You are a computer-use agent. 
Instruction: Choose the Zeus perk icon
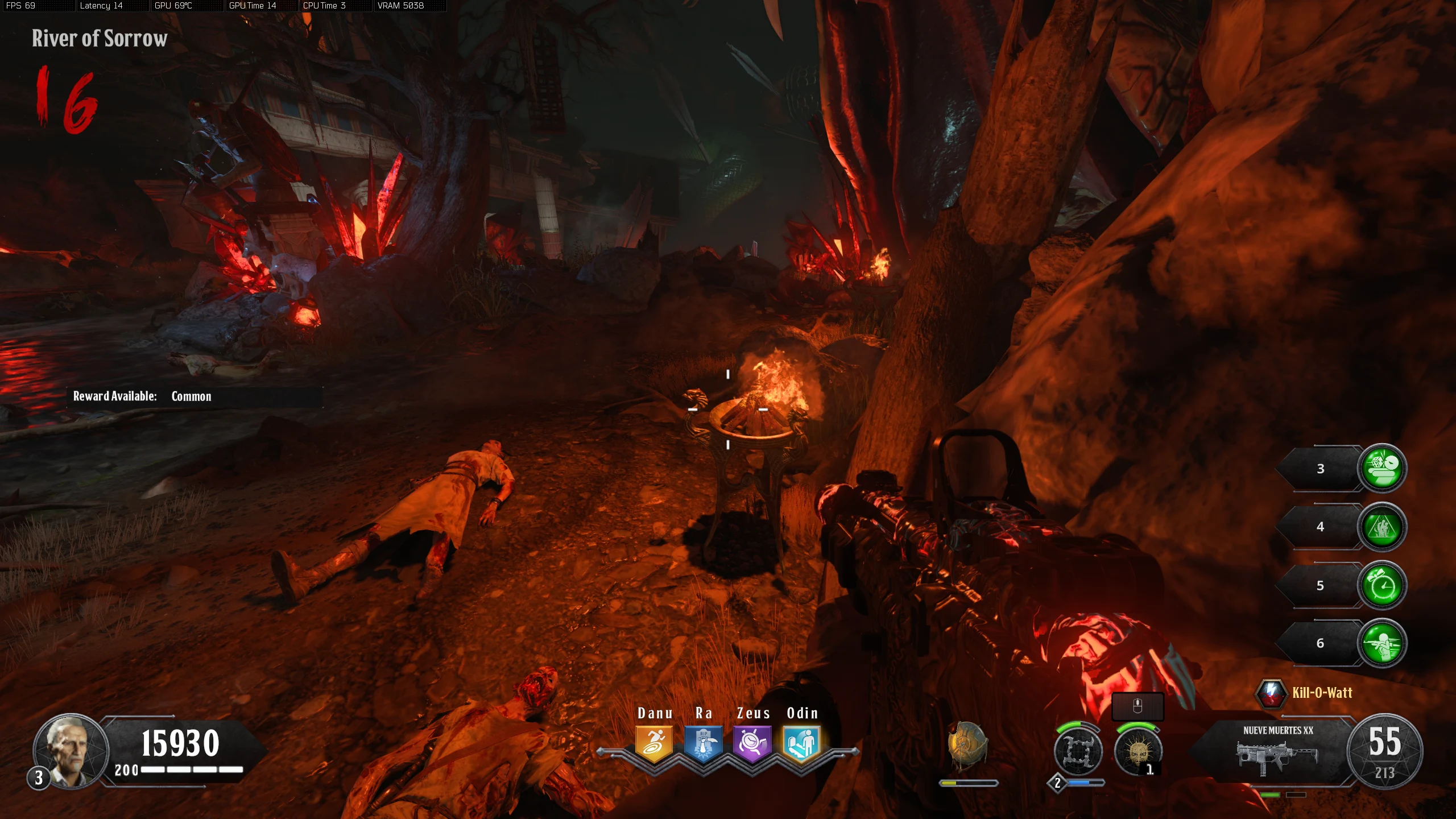pos(752,743)
